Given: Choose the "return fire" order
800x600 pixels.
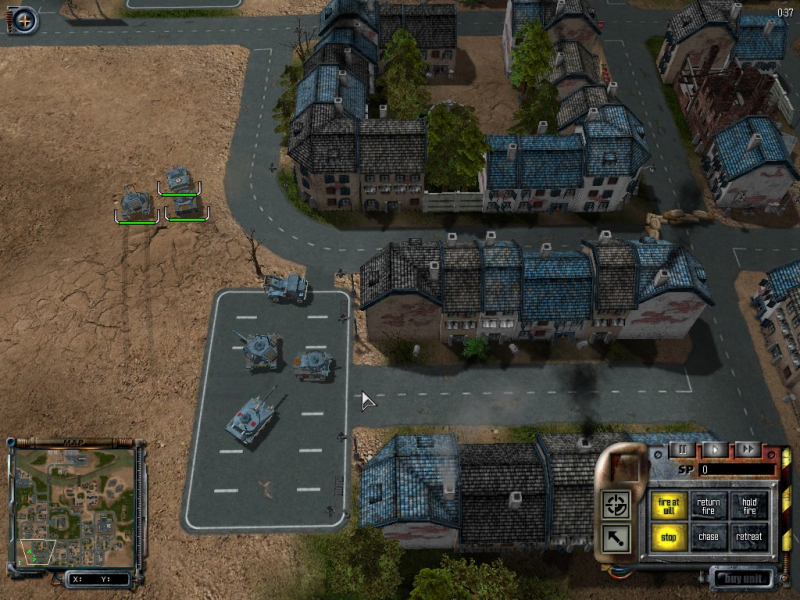Looking at the screenshot, I should coord(709,507).
